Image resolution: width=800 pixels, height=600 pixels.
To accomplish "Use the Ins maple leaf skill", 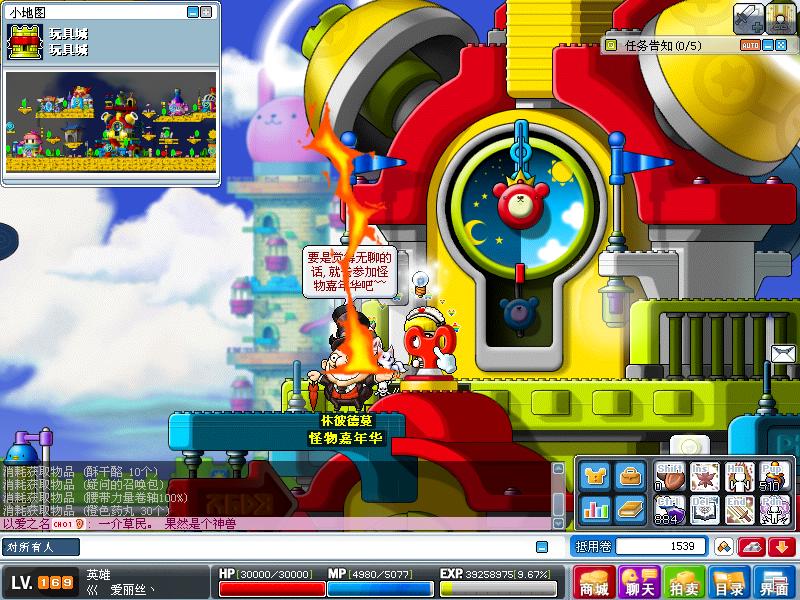I will coord(705,476).
